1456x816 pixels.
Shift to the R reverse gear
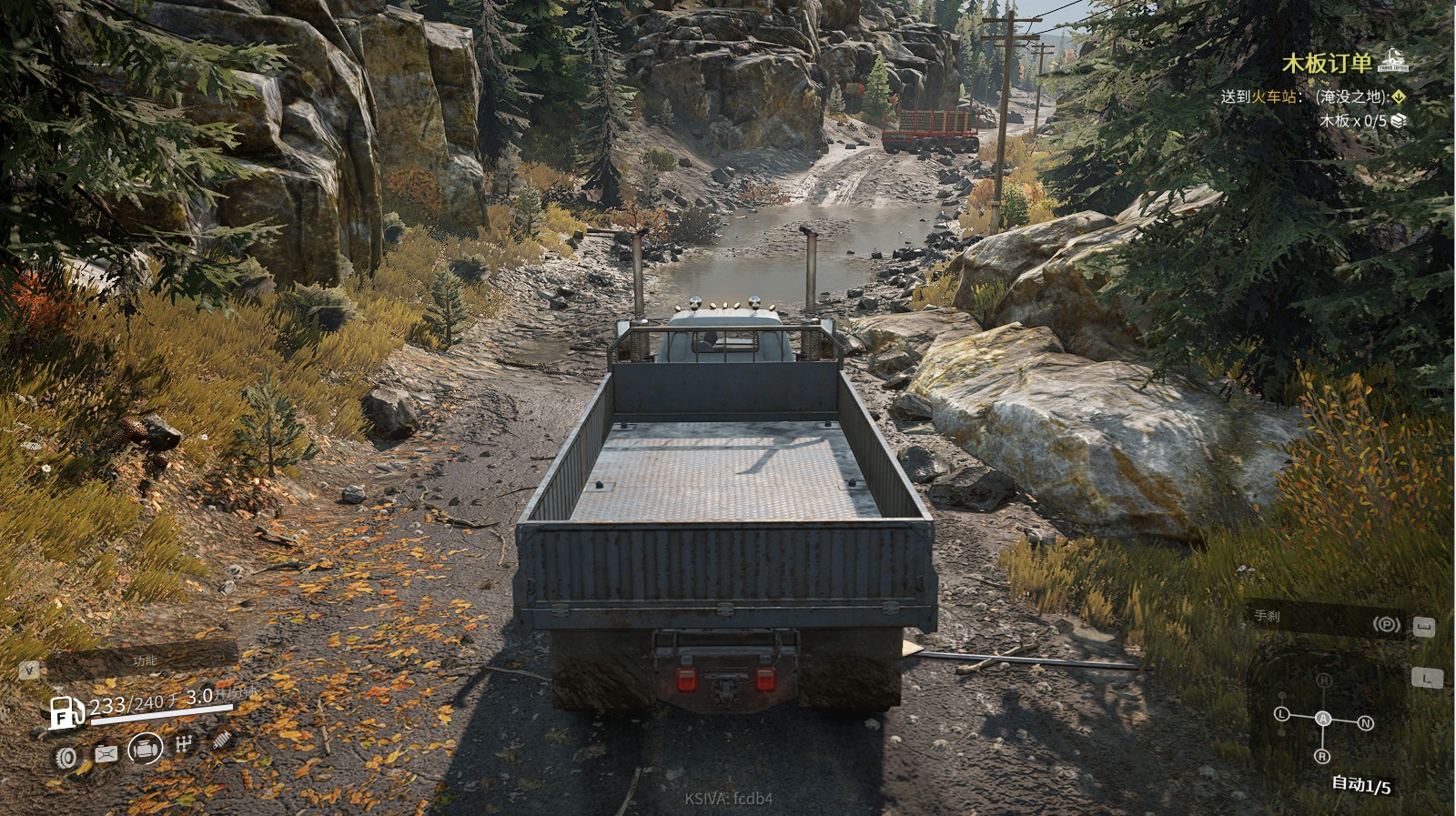1322,756
